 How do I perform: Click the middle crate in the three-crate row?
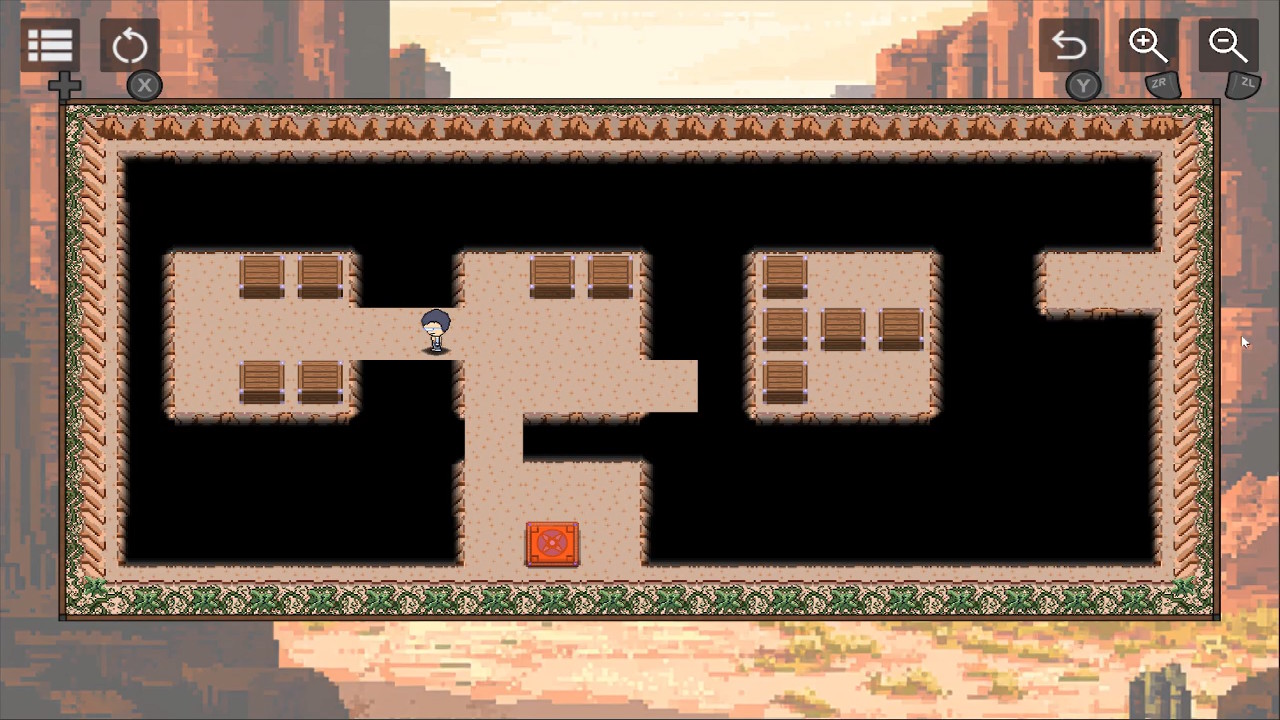click(x=841, y=330)
